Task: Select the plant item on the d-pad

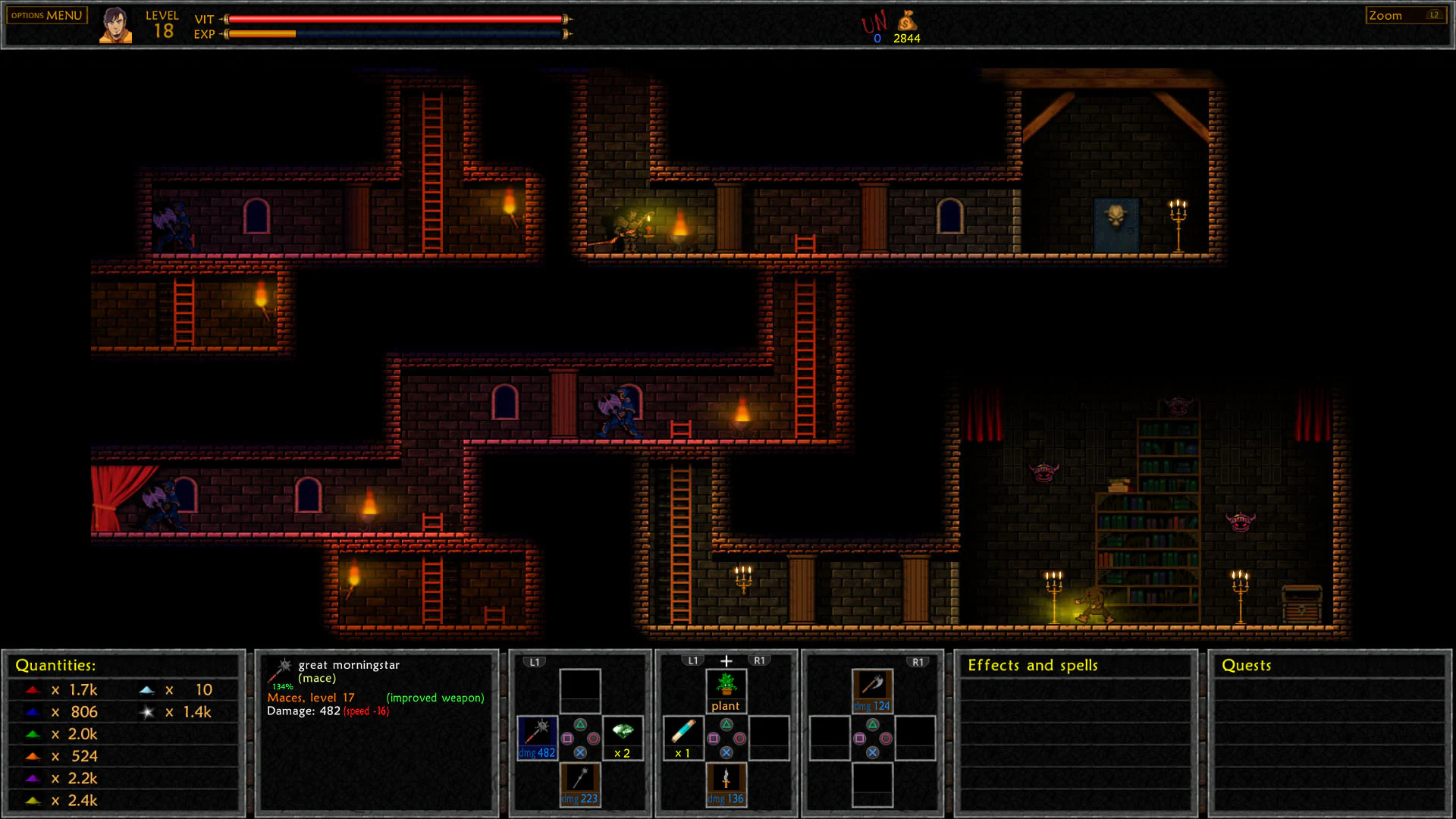Action: click(726, 686)
